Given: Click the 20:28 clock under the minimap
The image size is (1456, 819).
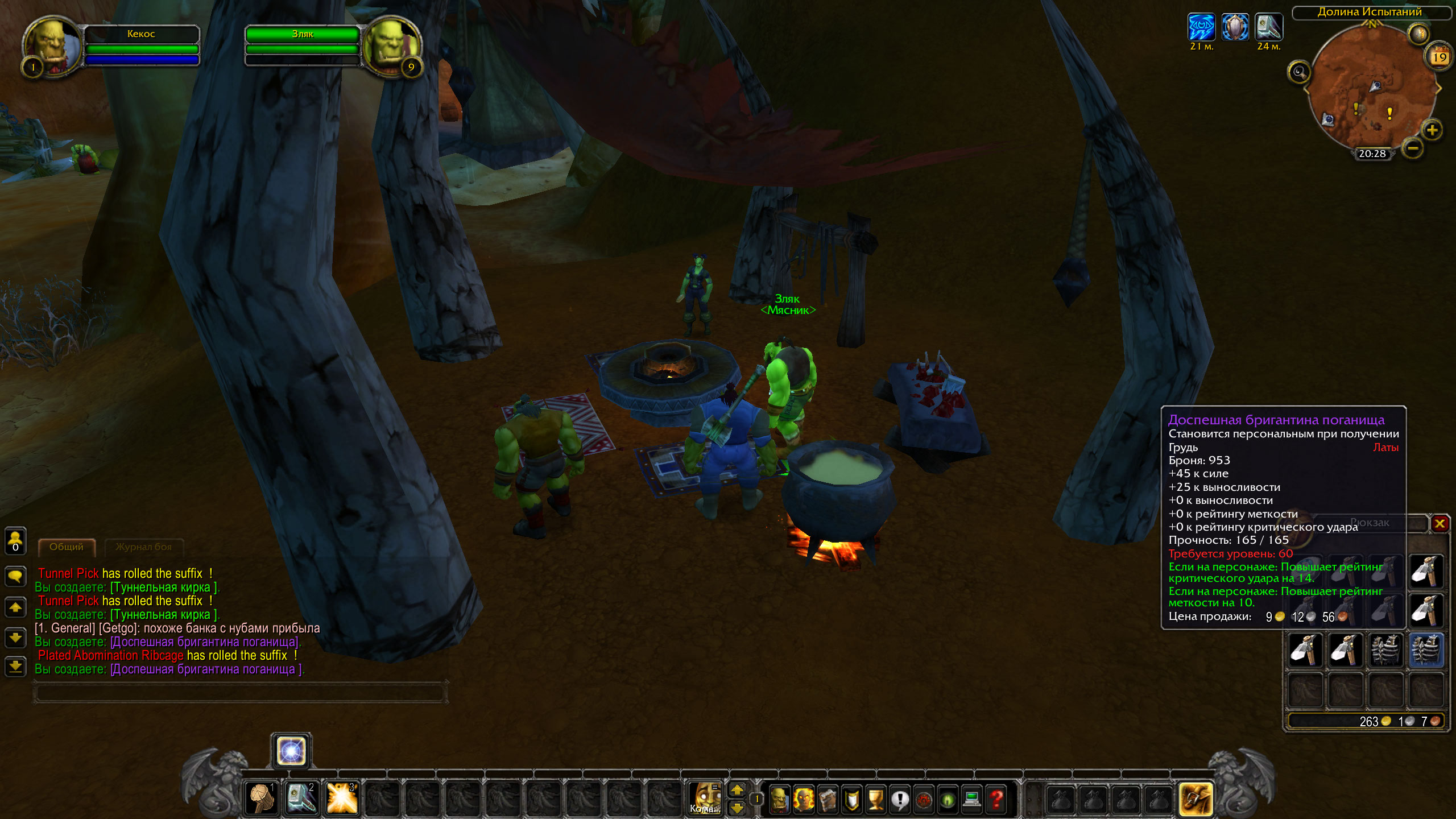Looking at the screenshot, I should click(1372, 154).
